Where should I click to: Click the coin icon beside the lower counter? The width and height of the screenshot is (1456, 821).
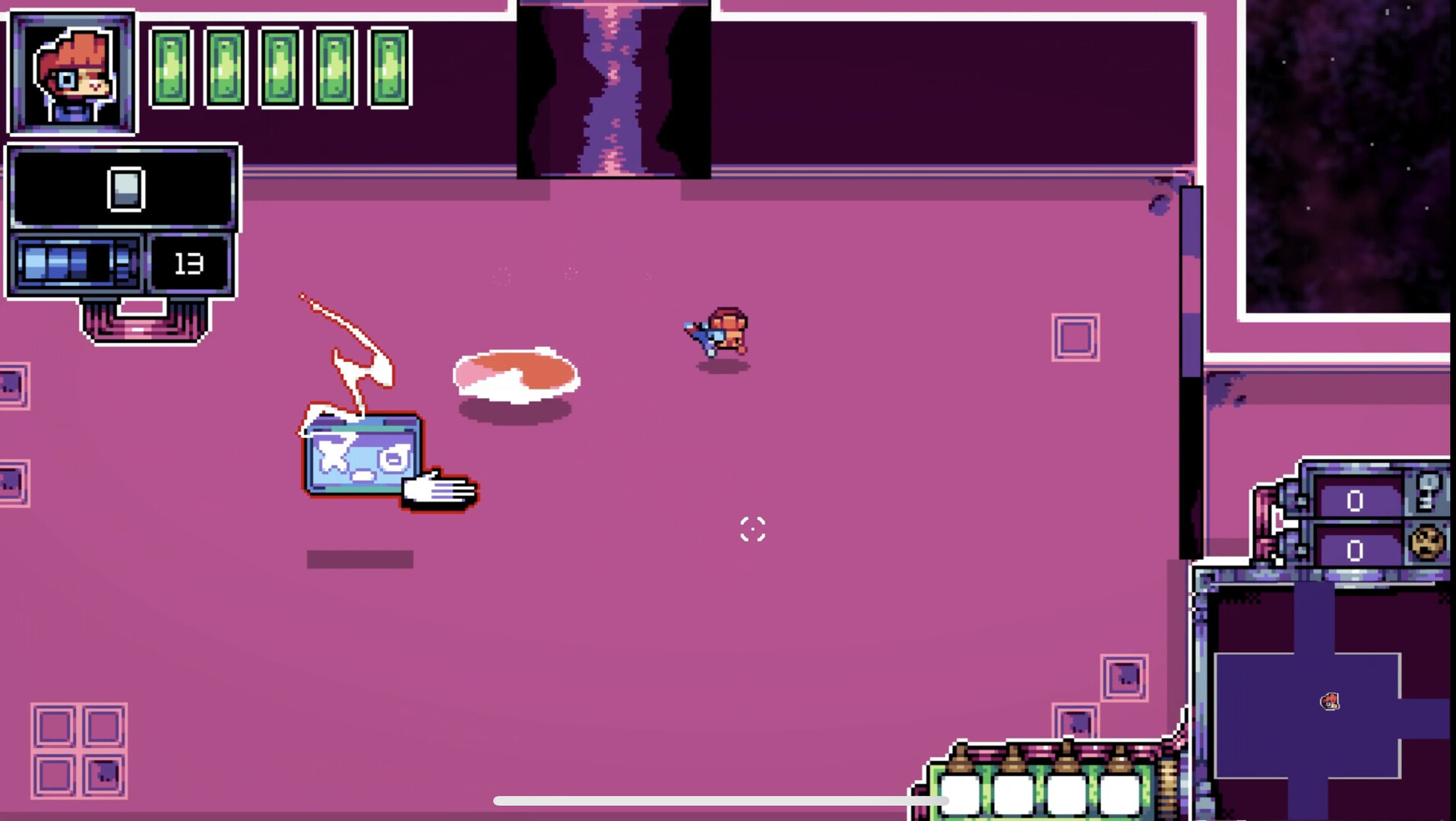coord(1426,544)
